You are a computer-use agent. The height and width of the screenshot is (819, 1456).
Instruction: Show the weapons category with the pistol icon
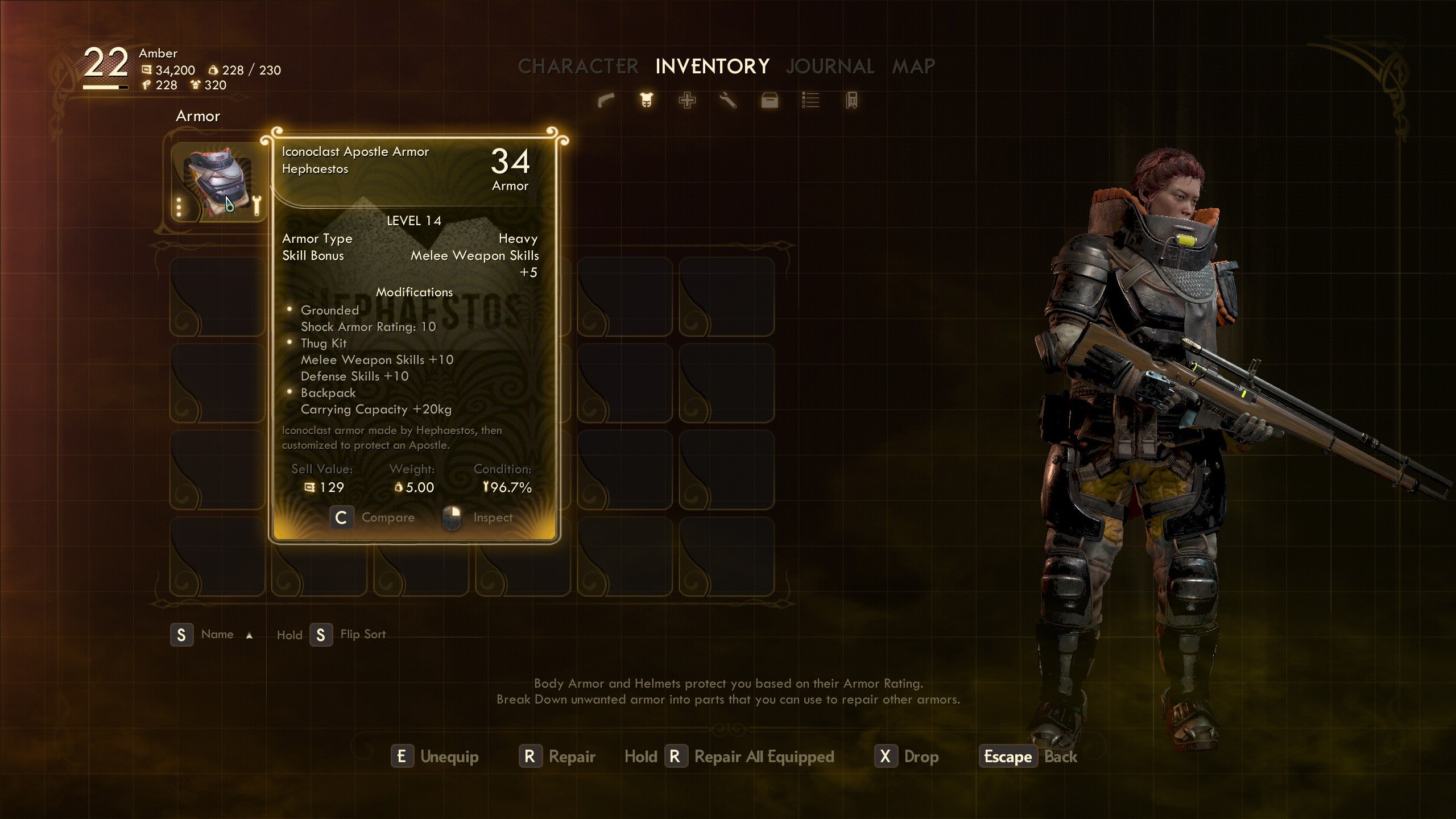click(x=606, y=101)
